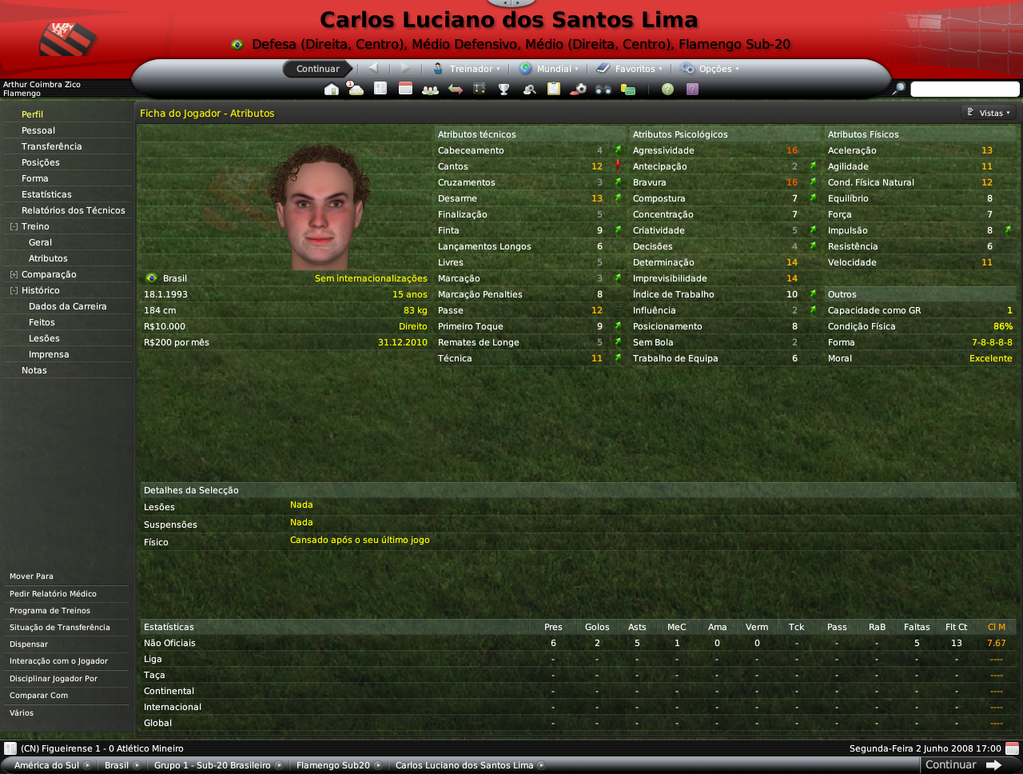Click the search input field
Image resolution: width=1023 pixels, height=774 pixels.
(964, 89)
